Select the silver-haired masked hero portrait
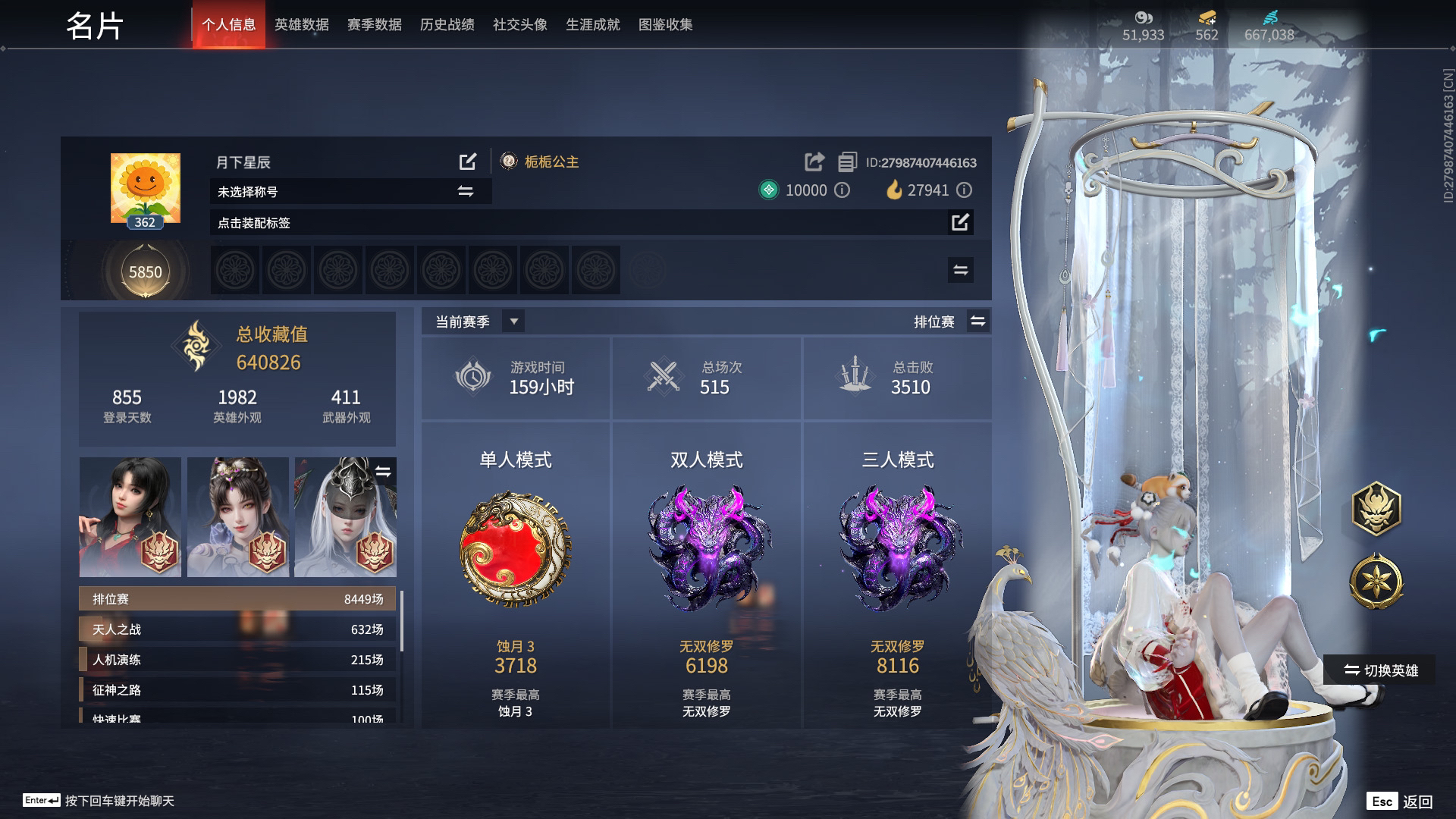This screenshot has height=819, width=1456. [345, 517]
